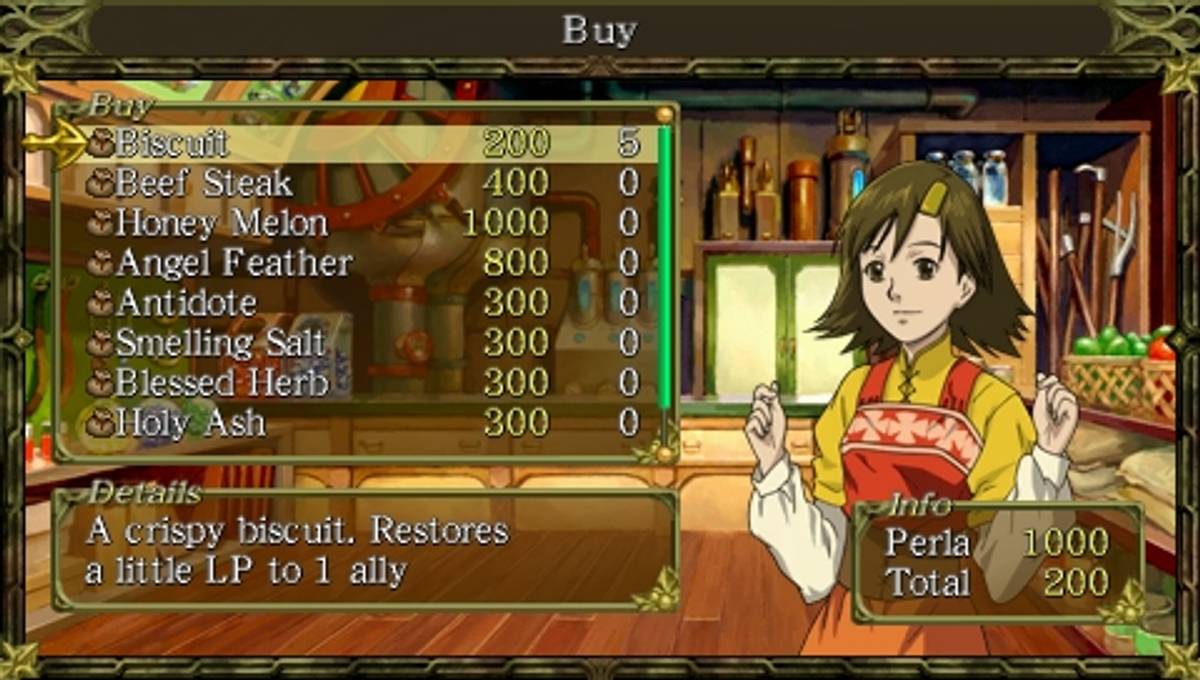Select Holy Ash from the list
The width and height of the screenshot is (1200, 680).
pyautogui.click(x=190, y=423)
